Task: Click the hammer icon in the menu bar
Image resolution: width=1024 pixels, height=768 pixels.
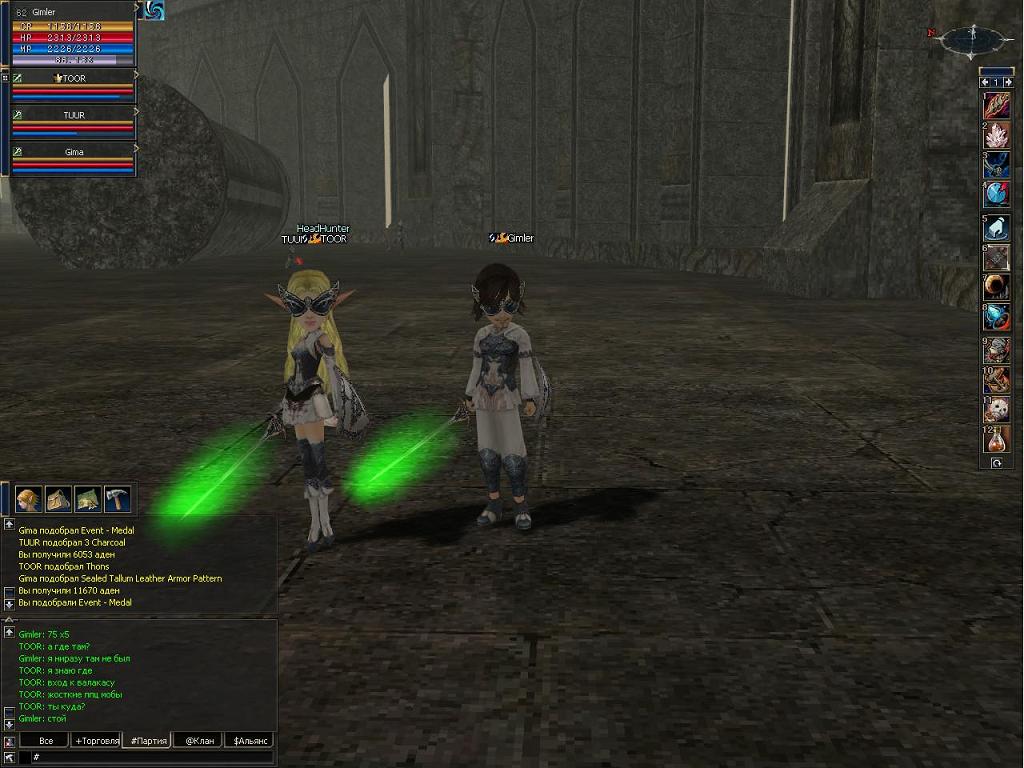Action: [118, 498]
